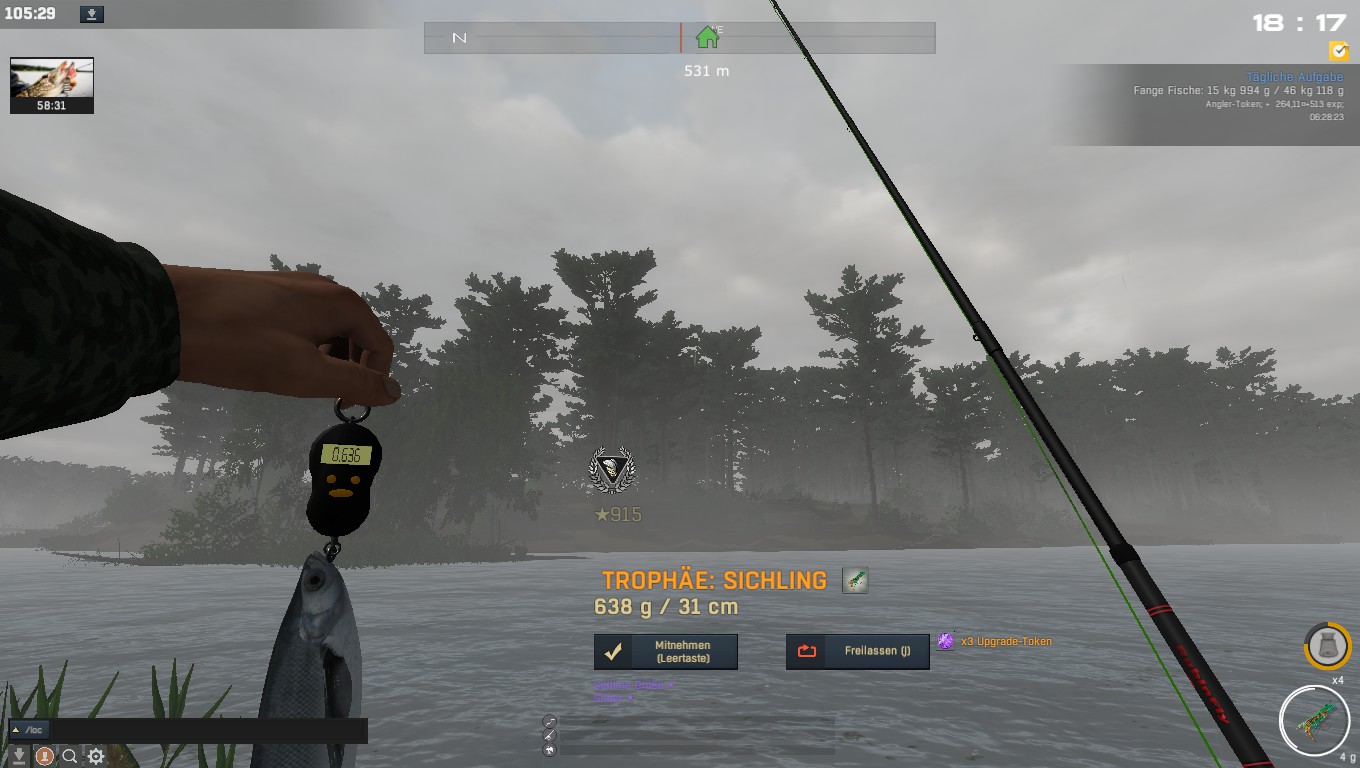Keep the fish with Mitnehmen button

click(666, 652)
